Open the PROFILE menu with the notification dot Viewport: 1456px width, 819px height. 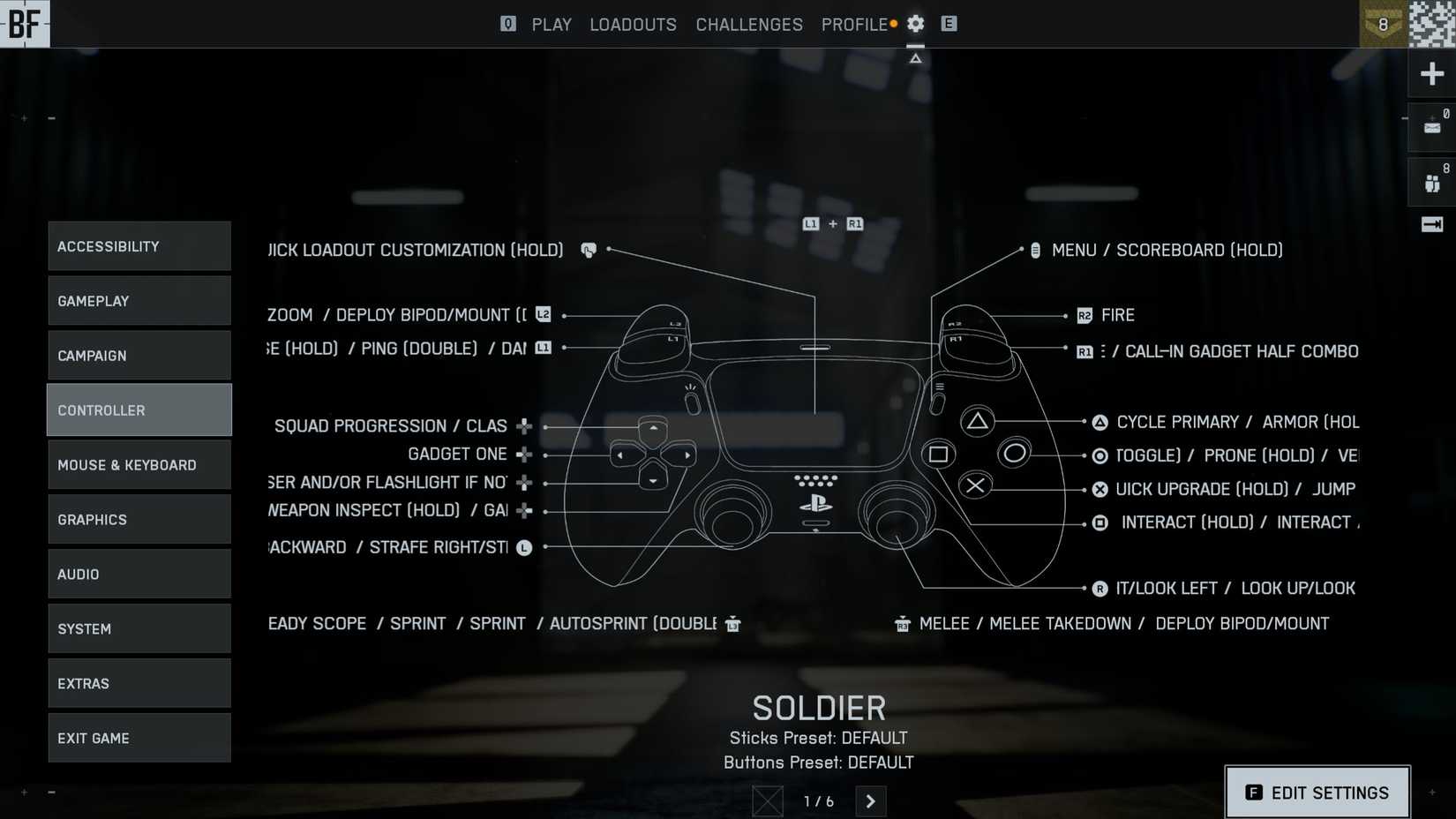click(854, 24)
